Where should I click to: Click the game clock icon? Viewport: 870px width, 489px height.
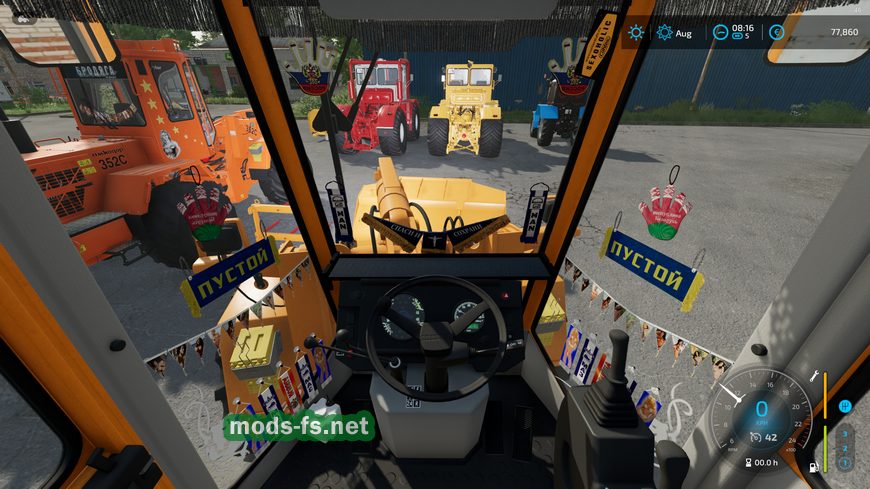click(720, 32)
